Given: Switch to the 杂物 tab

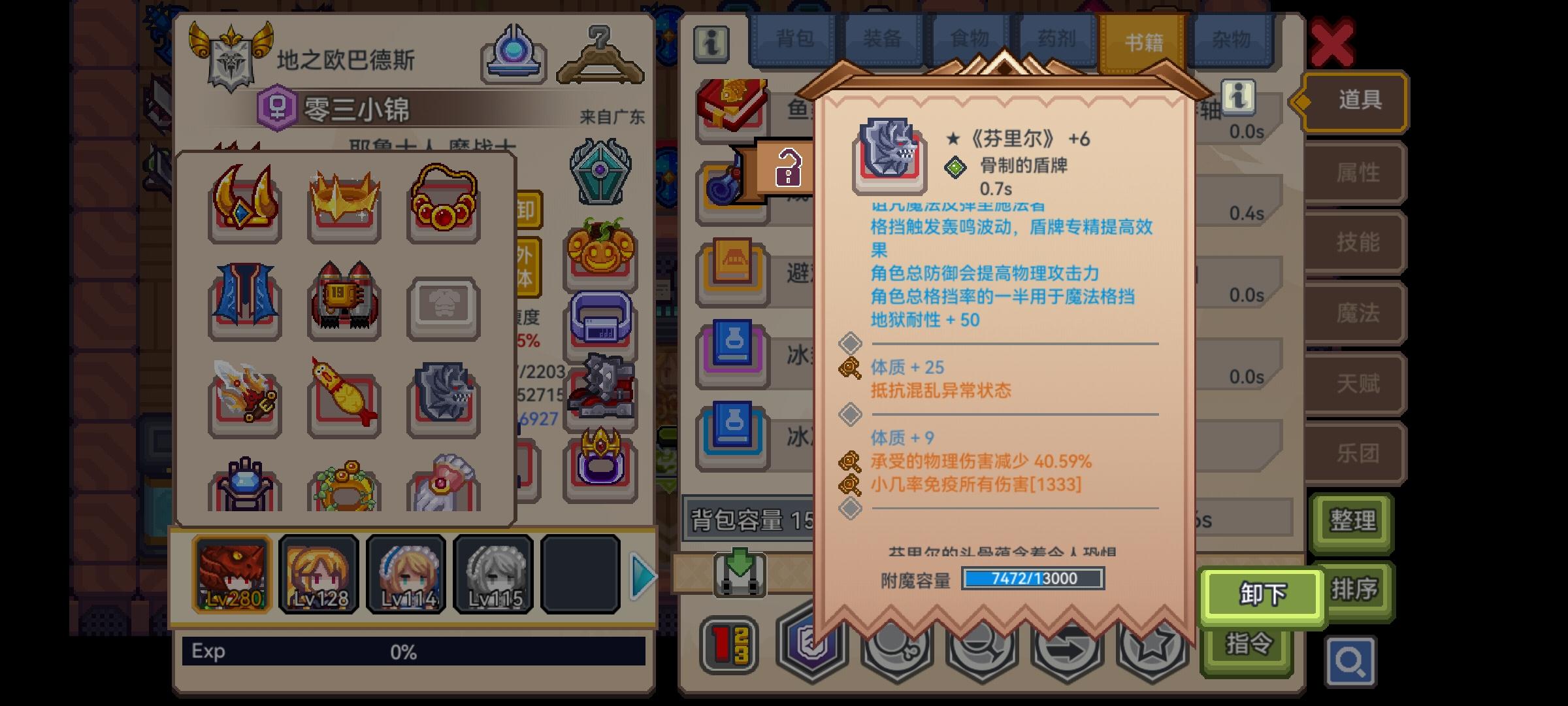Looking at the screenshot, I should (1231, 39).
